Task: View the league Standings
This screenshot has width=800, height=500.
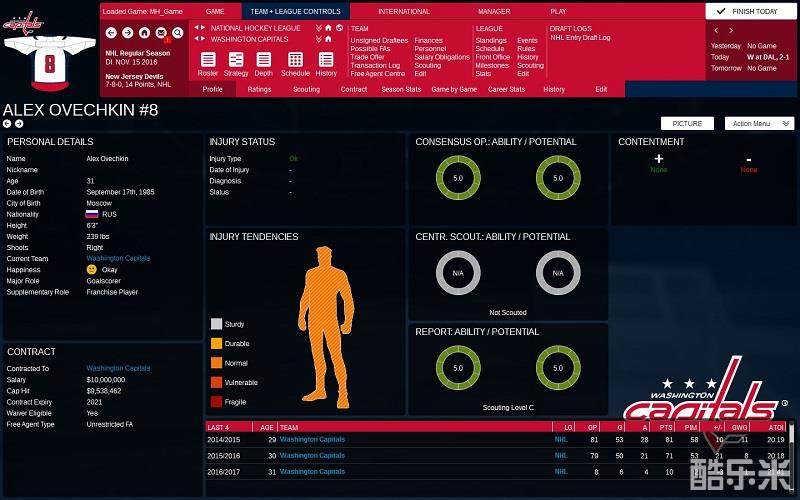Action: click(490, 41)
